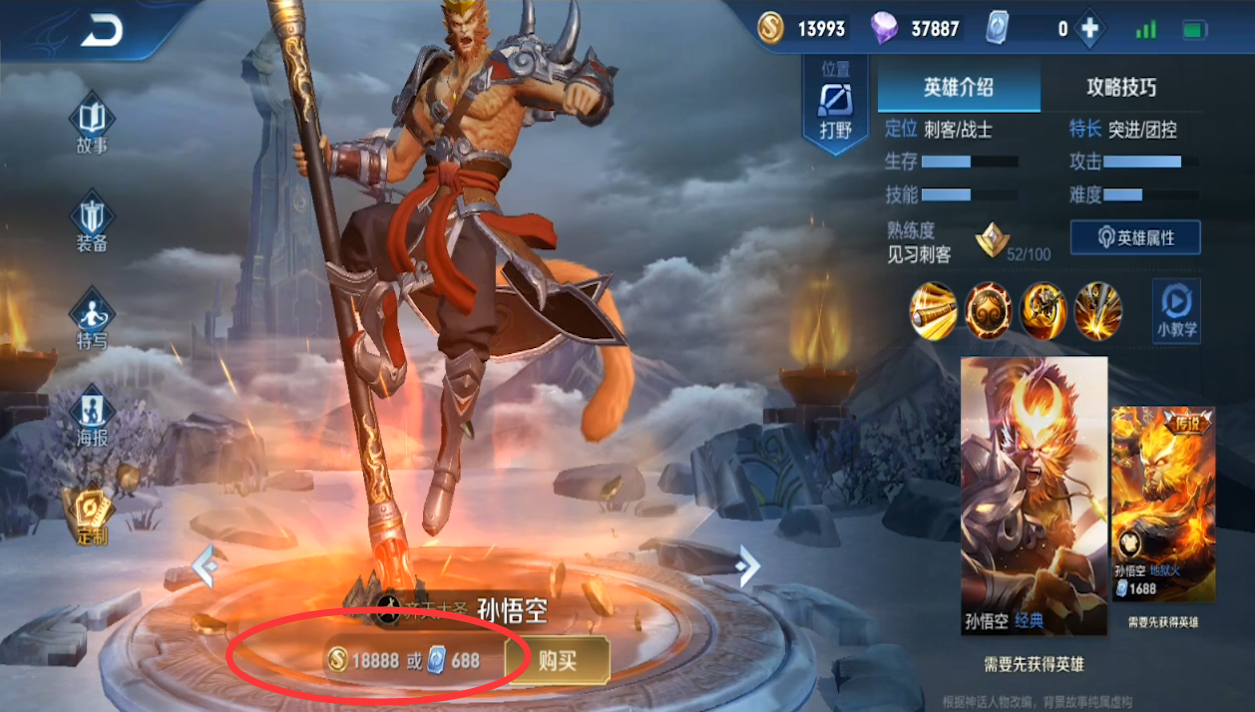Viewport: 1255px width, 712px height.
Task: Choose the 孙悟空 经典 classic skin
Action: tap(1034, 495)
